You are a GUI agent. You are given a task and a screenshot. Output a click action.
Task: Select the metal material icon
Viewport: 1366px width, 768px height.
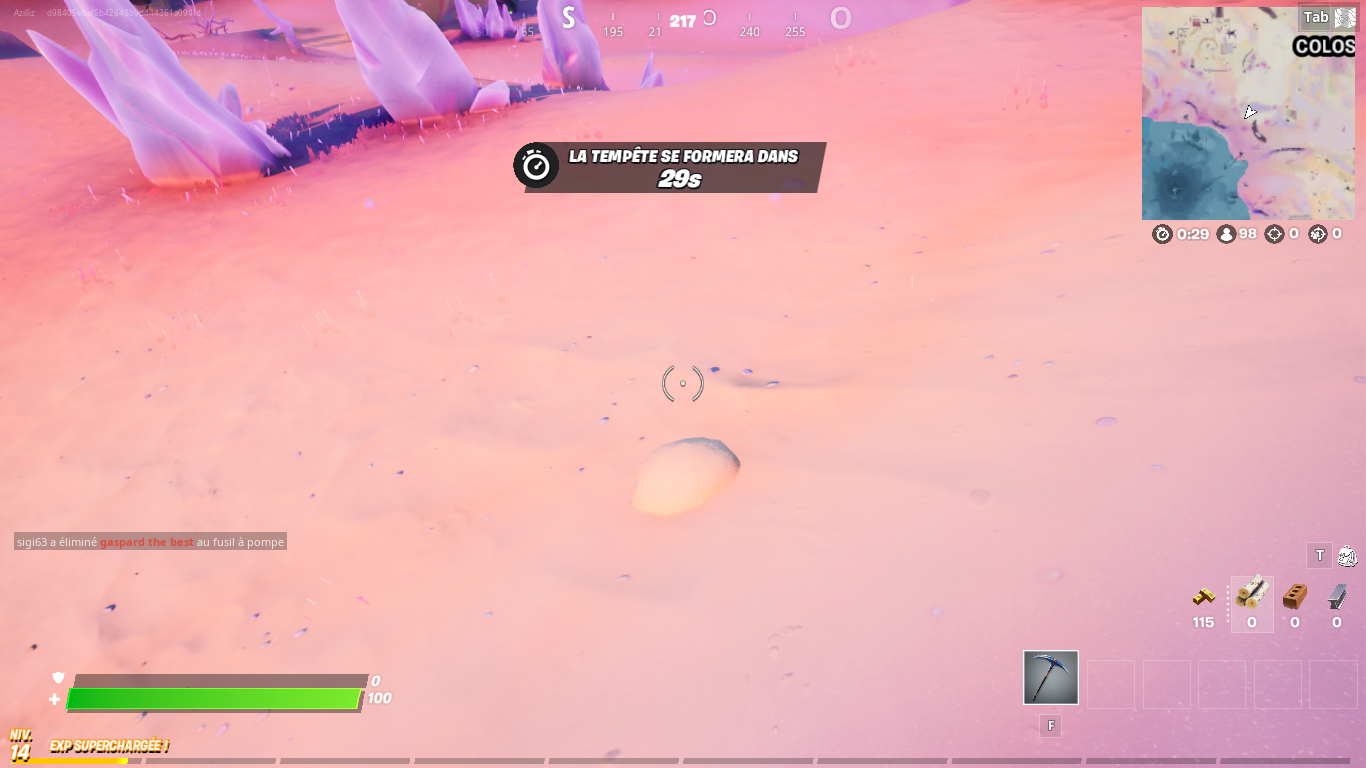1335,598
